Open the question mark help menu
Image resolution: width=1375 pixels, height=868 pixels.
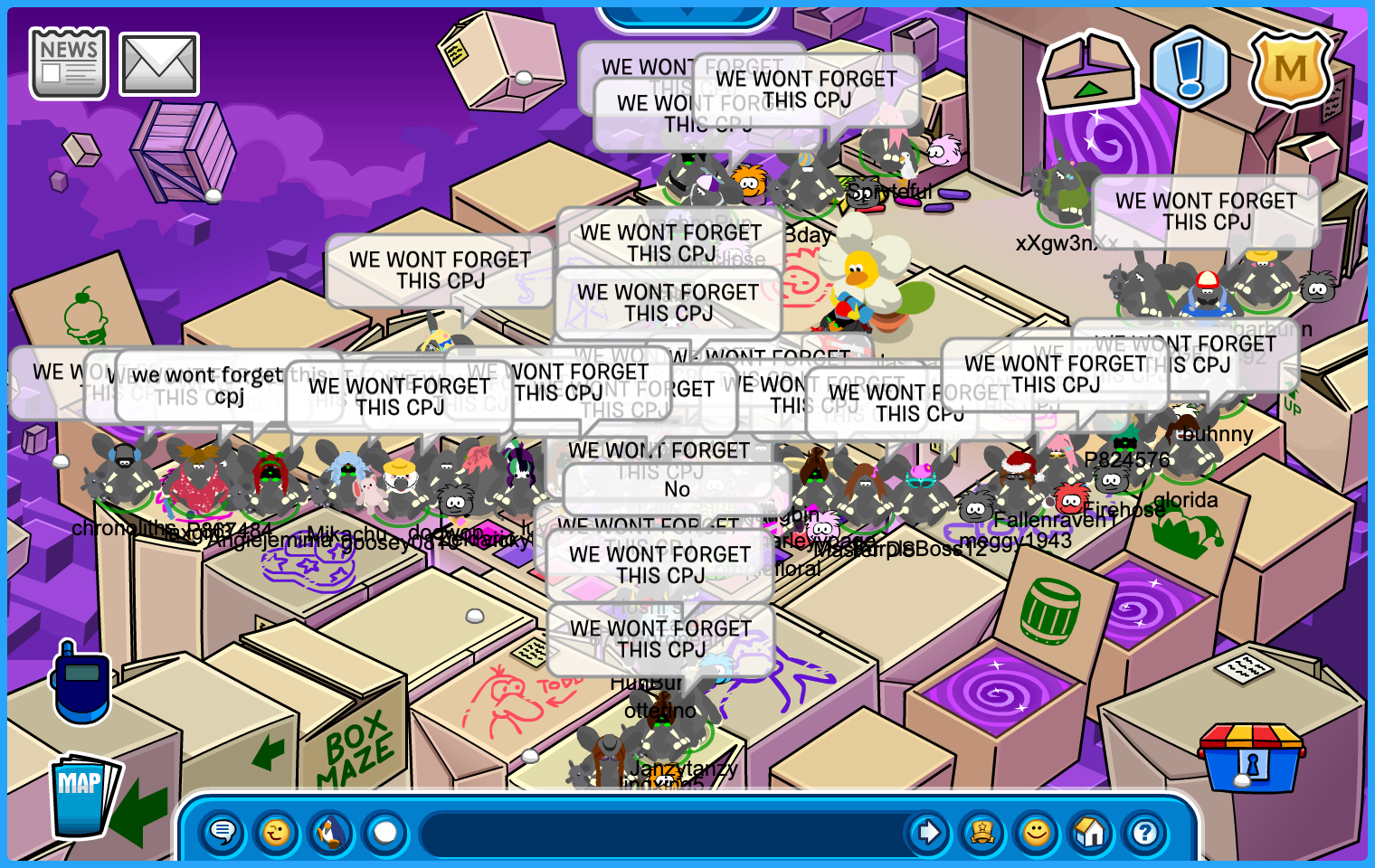[1145, 832]
